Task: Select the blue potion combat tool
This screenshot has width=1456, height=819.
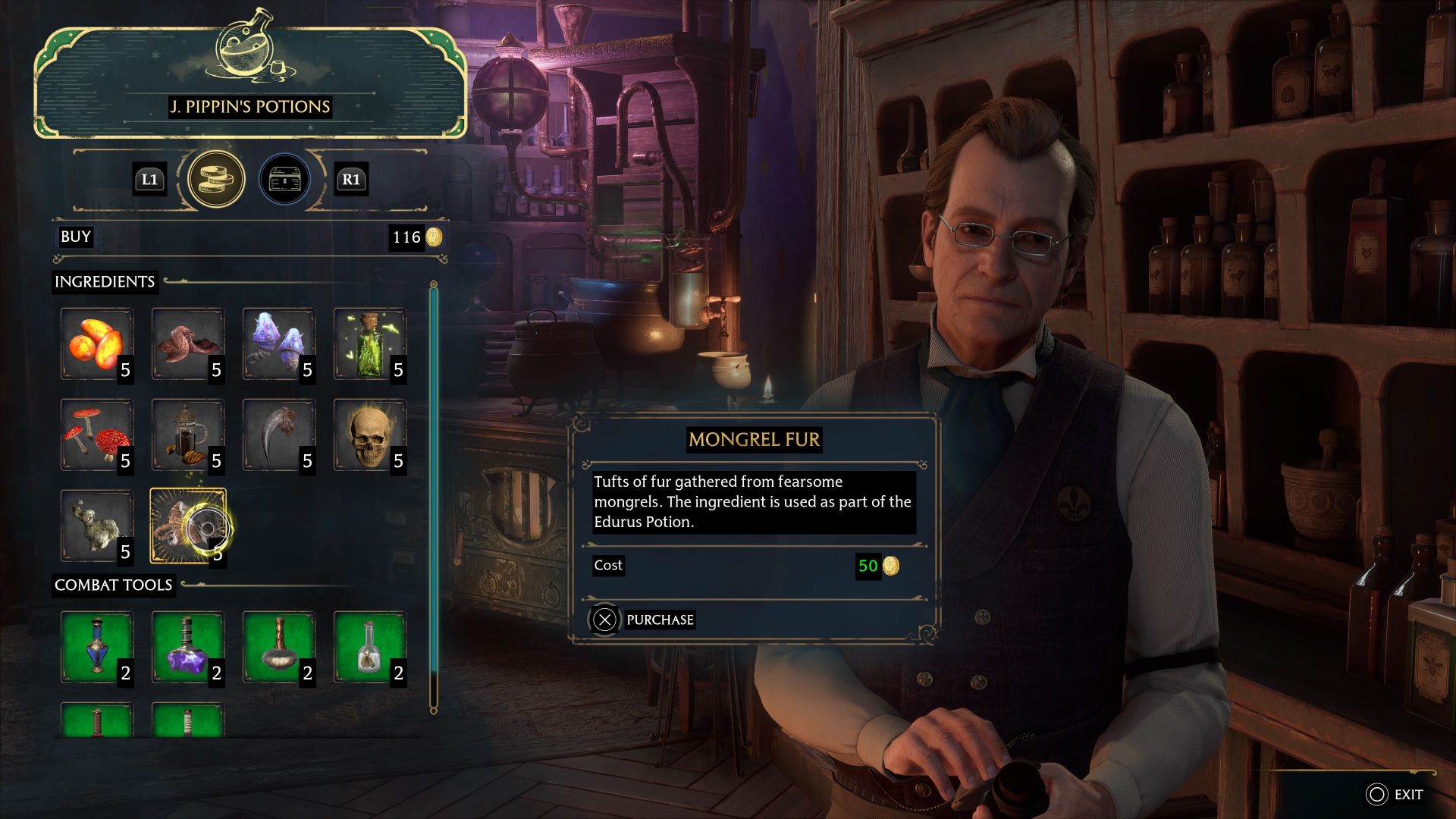Action: click(96, 646)
